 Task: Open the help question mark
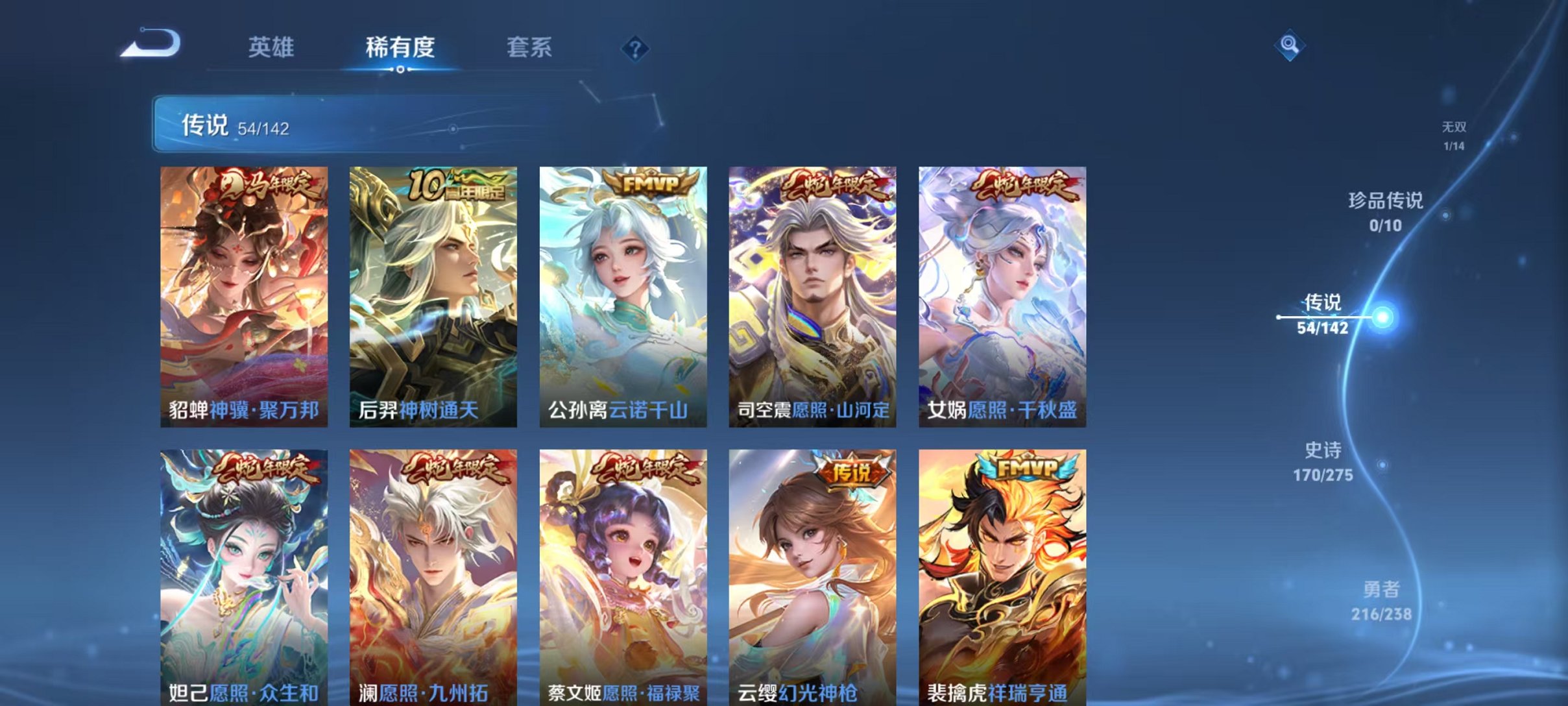click(637, 49)
